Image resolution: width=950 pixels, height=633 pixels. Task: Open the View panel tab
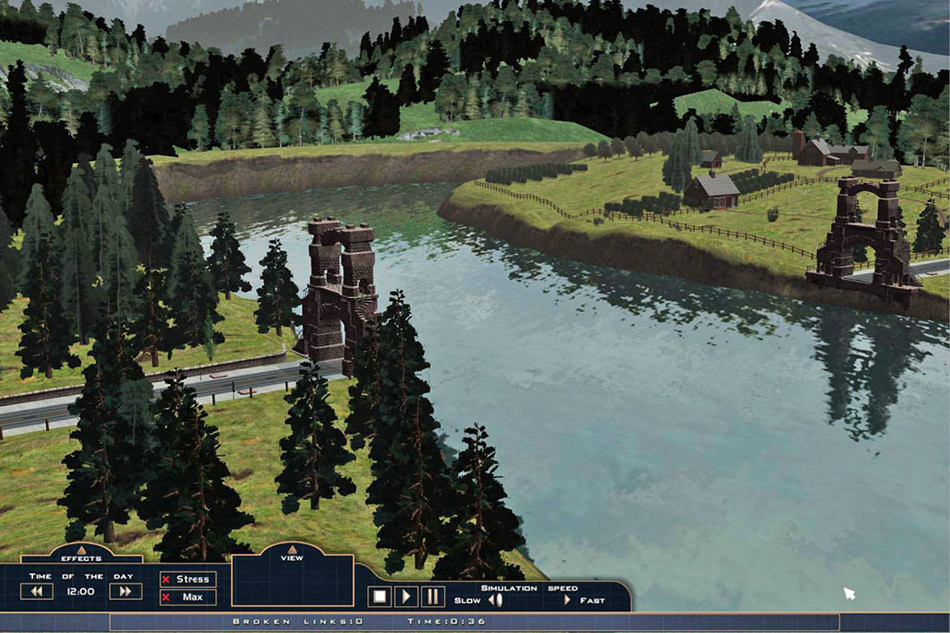[x=291, y=550]
